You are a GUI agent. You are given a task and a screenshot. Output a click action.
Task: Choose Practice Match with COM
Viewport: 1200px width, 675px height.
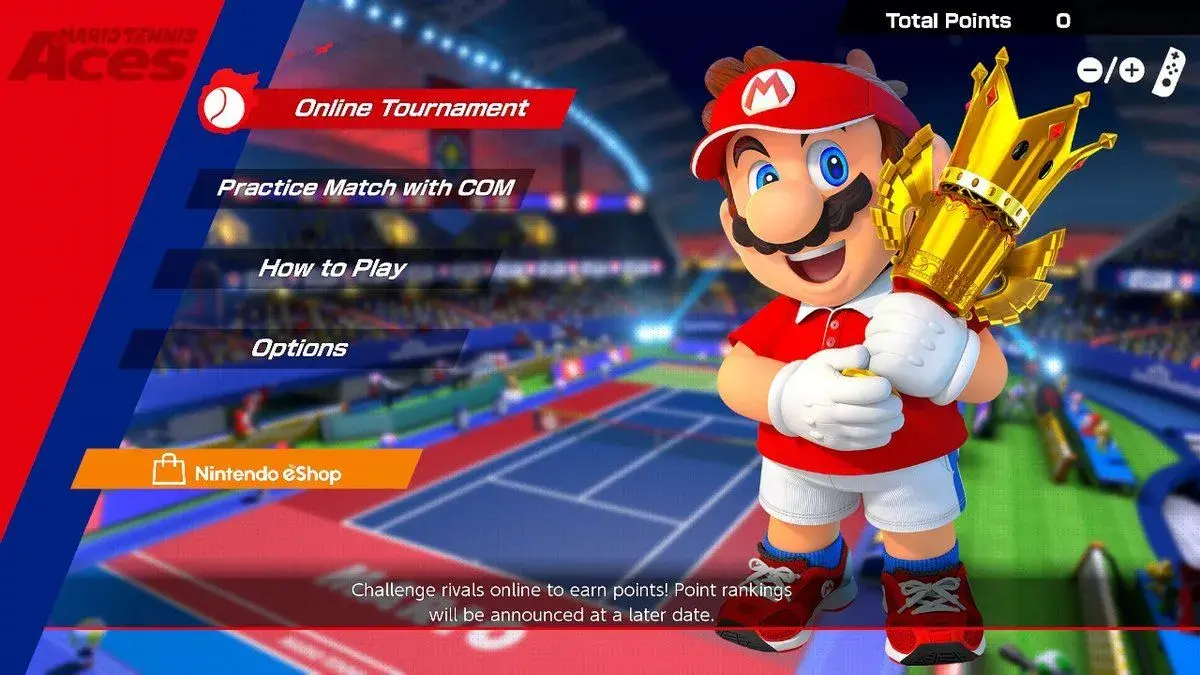pyautogui.click(x=366, y=187)
